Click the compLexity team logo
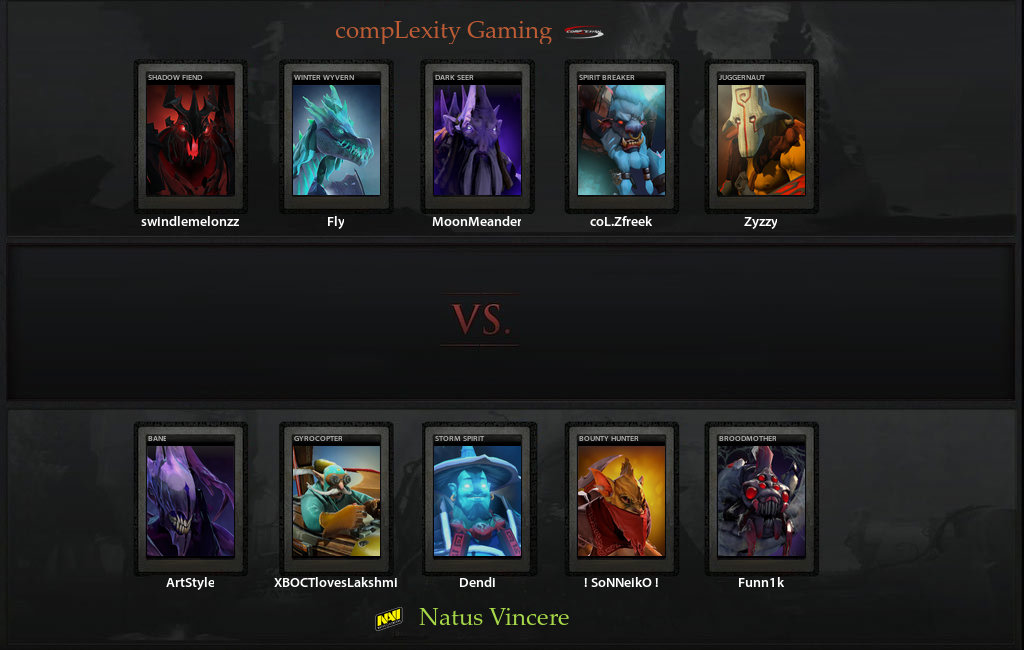 point(584,32)
